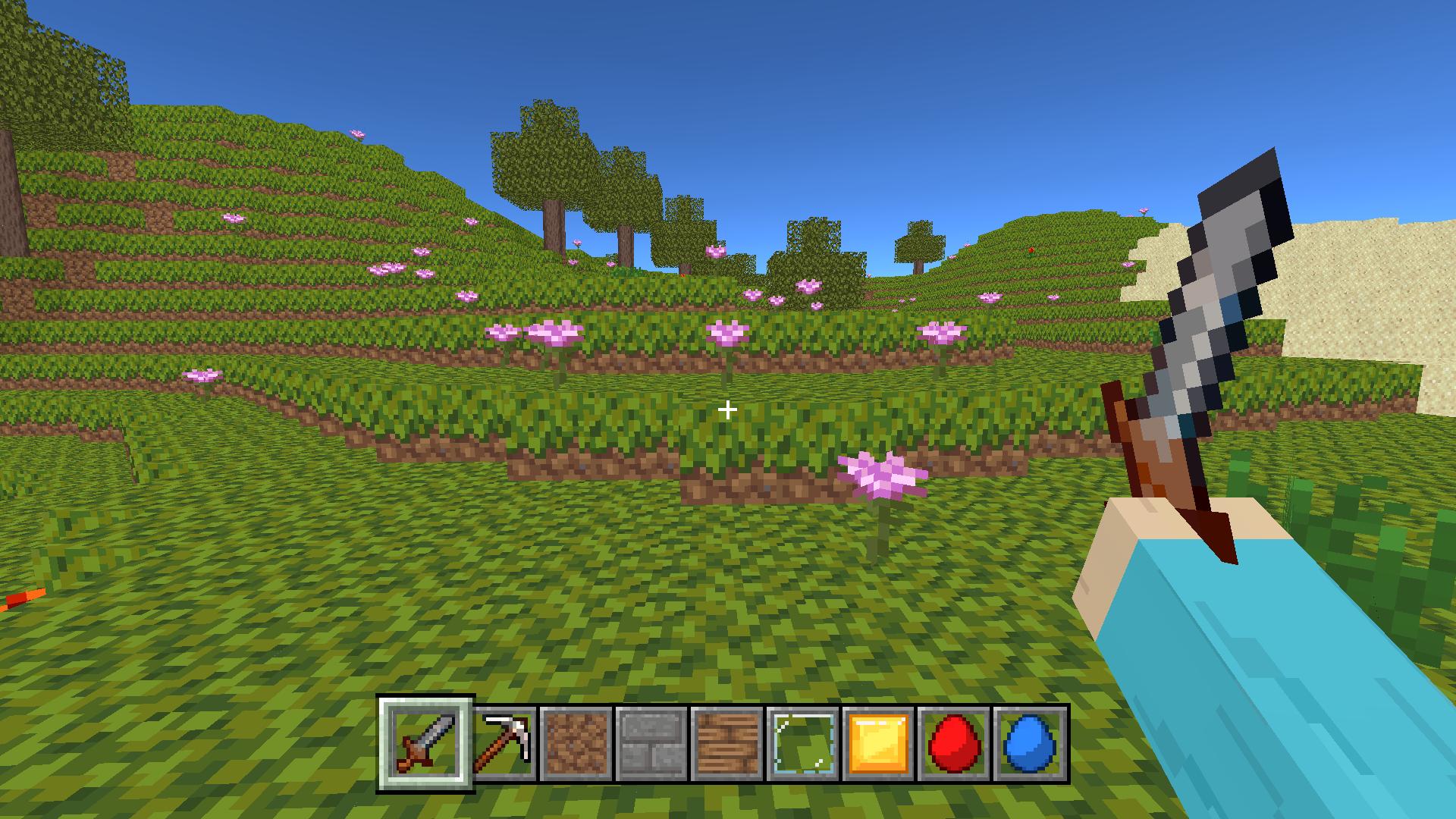Click the crosshair in screen center
This screenshot has height=819, width=1456.
tap(728, 409)
